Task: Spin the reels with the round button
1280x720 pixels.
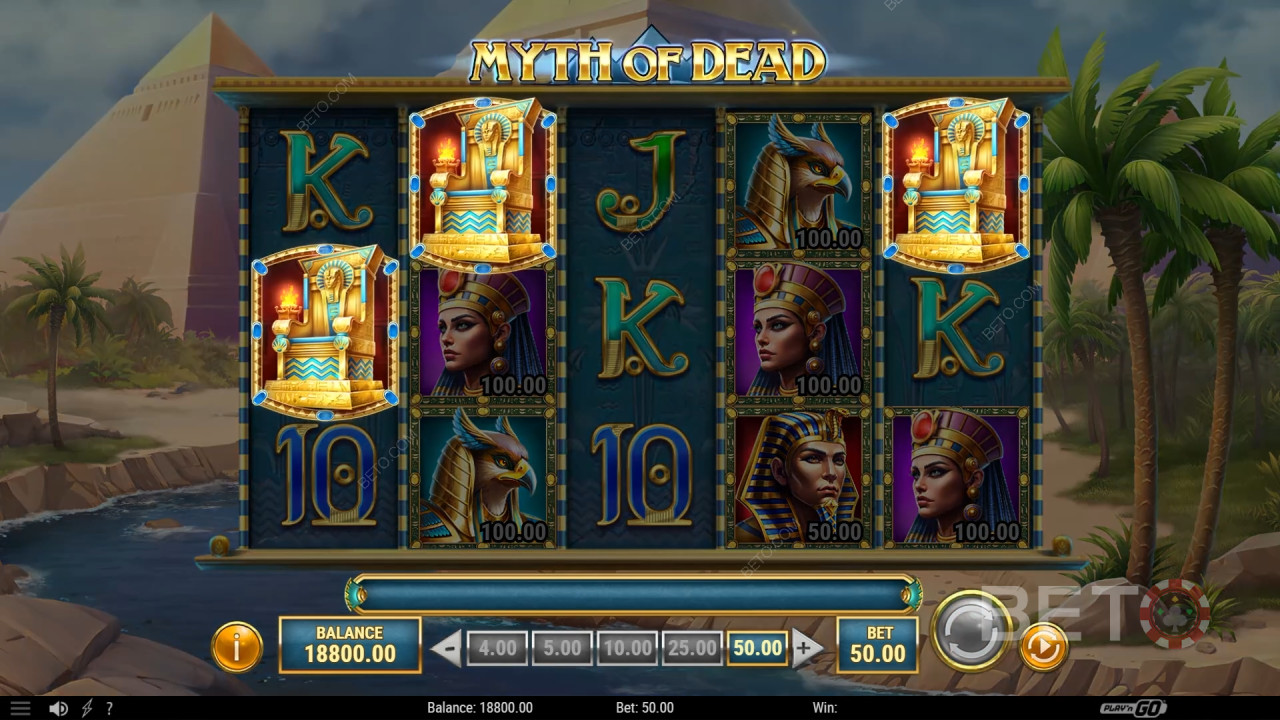Action: pos(971,630)
